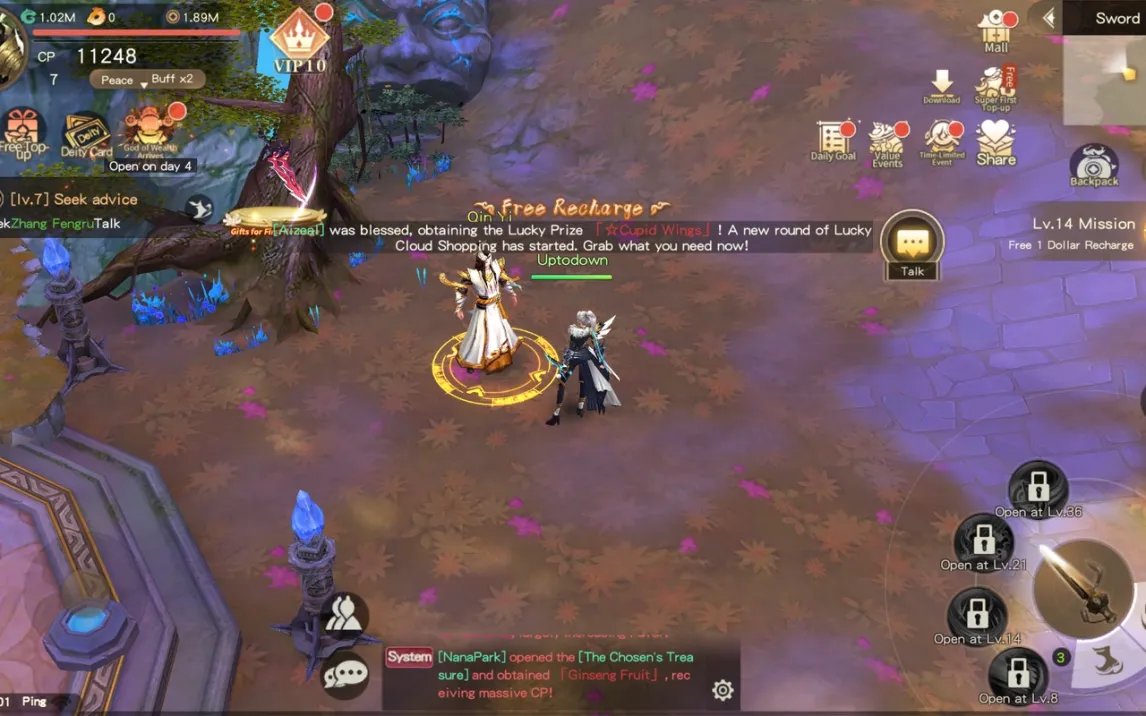
Task: Open the Free Top-up gift icon
Action: 23,133
